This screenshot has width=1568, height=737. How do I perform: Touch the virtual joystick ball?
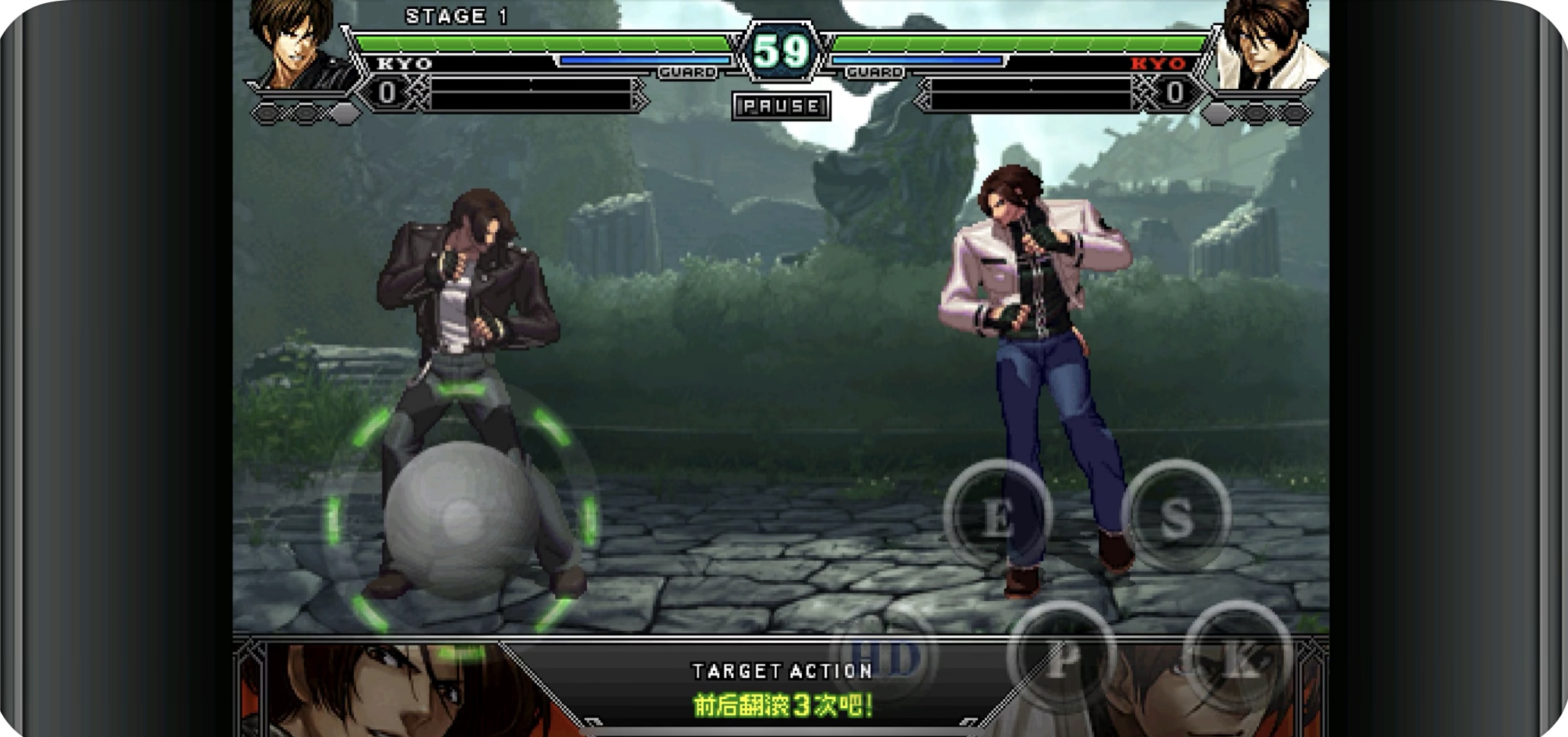click(461, 518)
